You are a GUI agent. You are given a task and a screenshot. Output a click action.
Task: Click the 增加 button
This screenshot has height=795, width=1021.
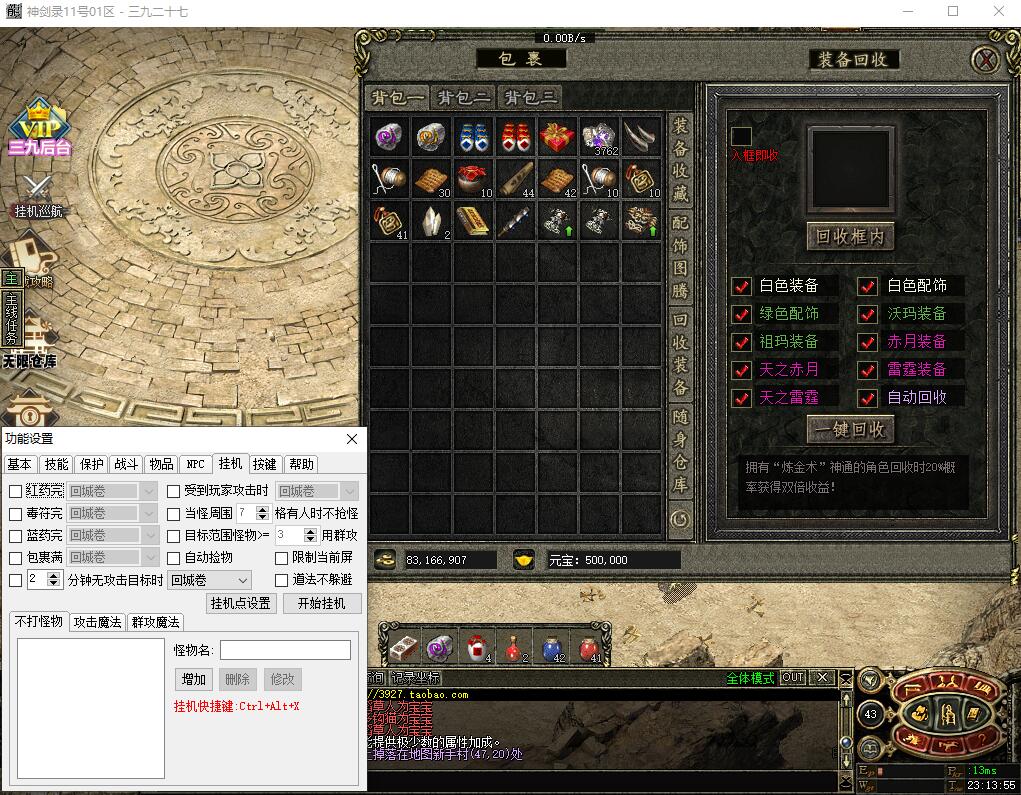click(194, 679)
